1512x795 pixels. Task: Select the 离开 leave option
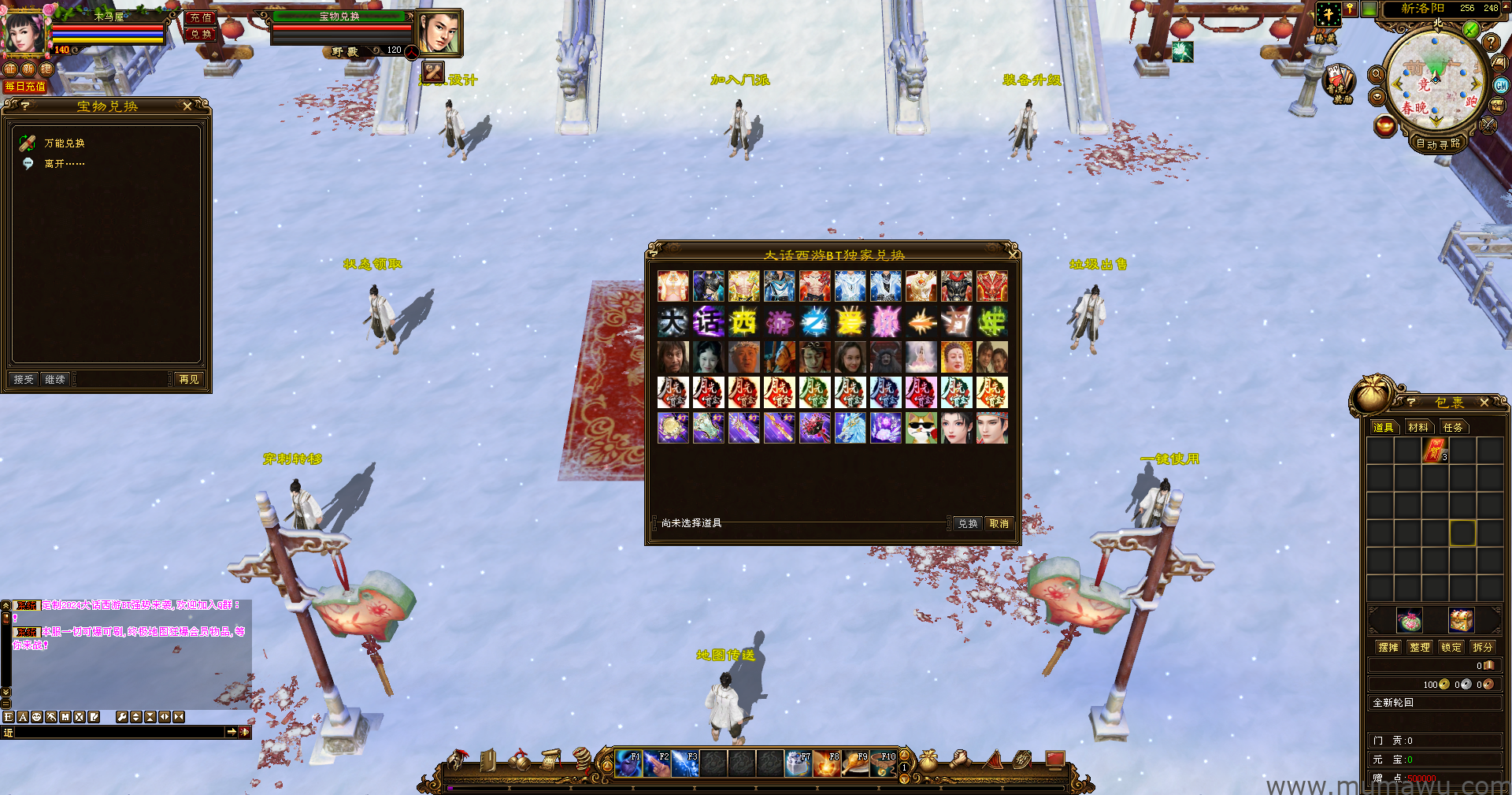point(63,164)
